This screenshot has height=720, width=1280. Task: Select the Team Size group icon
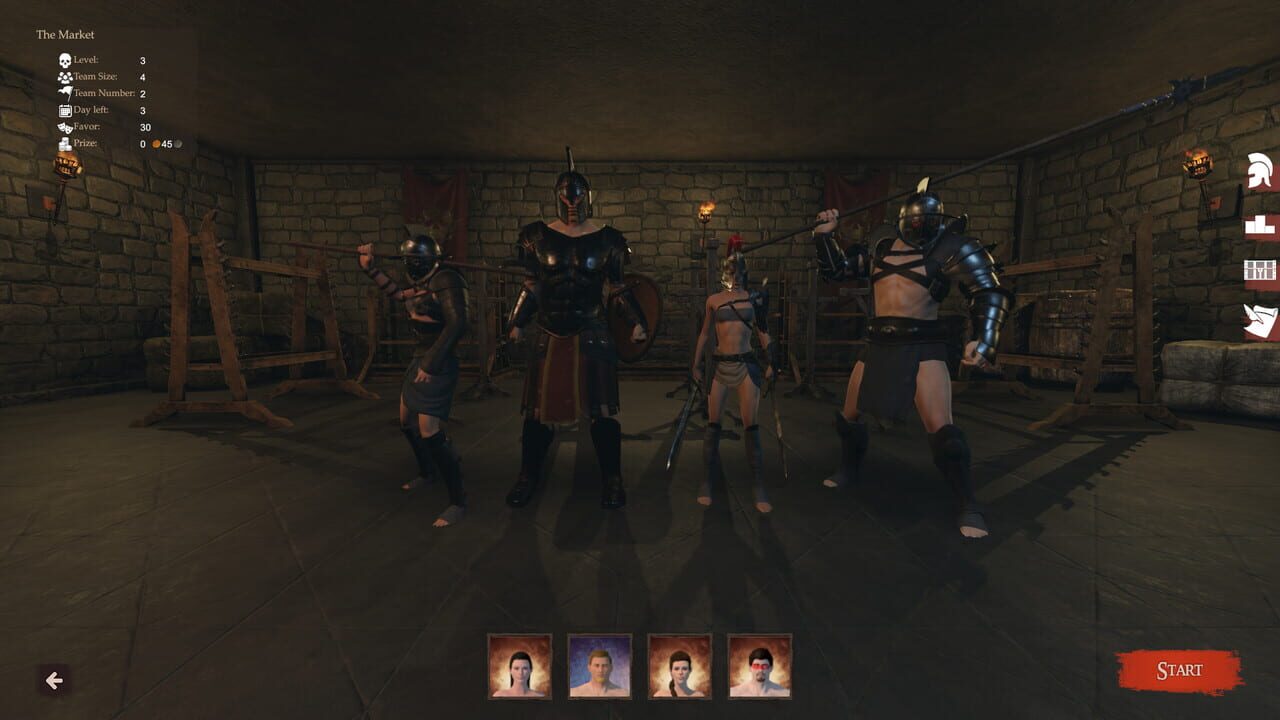[65, 77]
